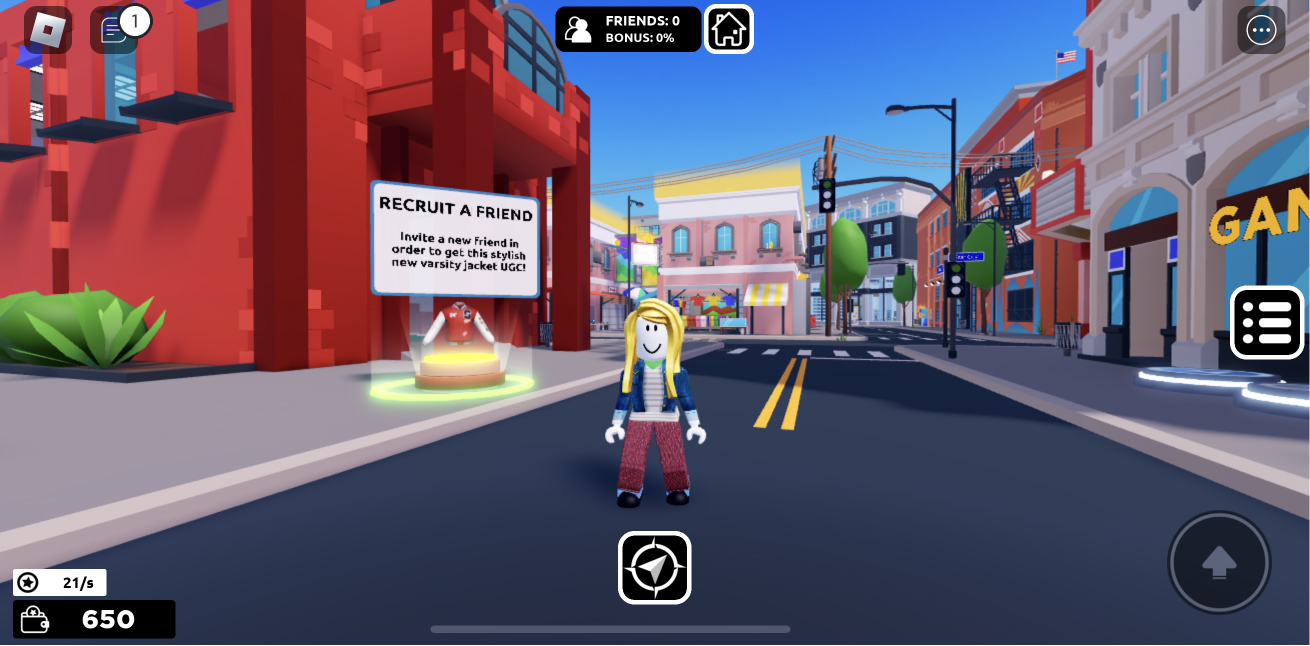Open the Friends bonus panel
Image resolution: width=1310 pixels, height=646 pixels.
(628, 29)
